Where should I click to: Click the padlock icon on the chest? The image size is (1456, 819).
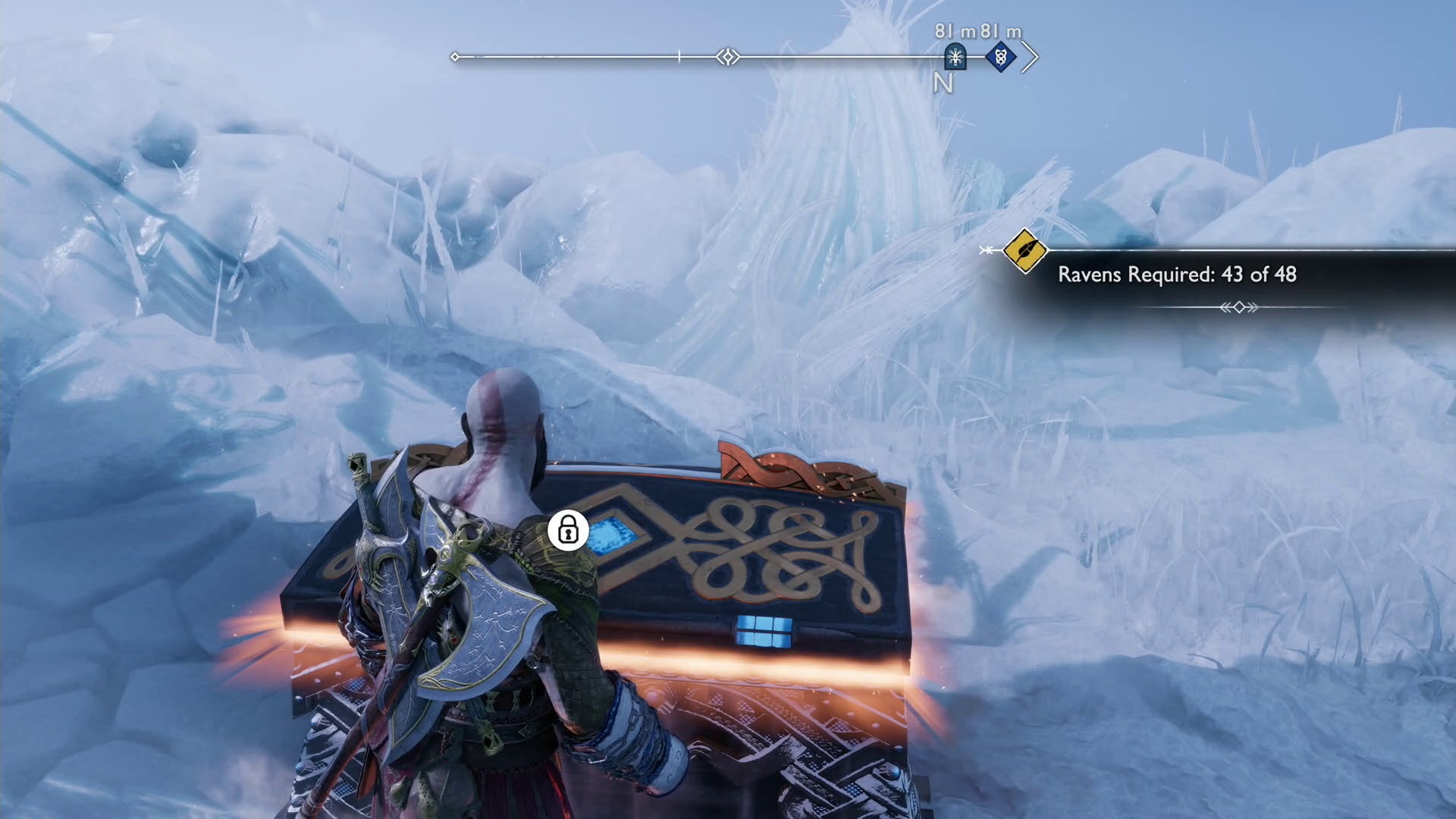coord(568,529)
